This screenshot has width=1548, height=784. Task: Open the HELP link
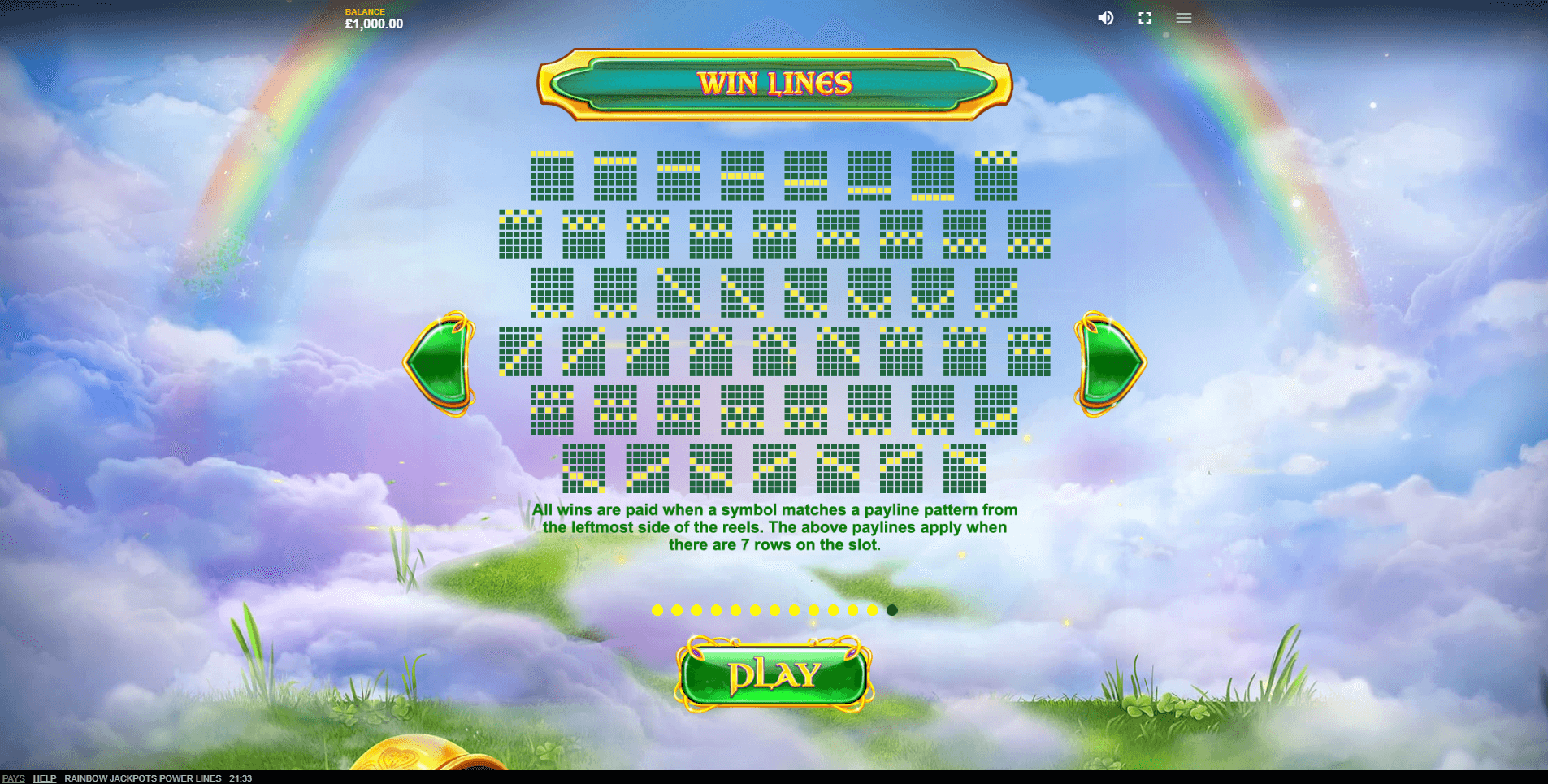coord(45,778)
